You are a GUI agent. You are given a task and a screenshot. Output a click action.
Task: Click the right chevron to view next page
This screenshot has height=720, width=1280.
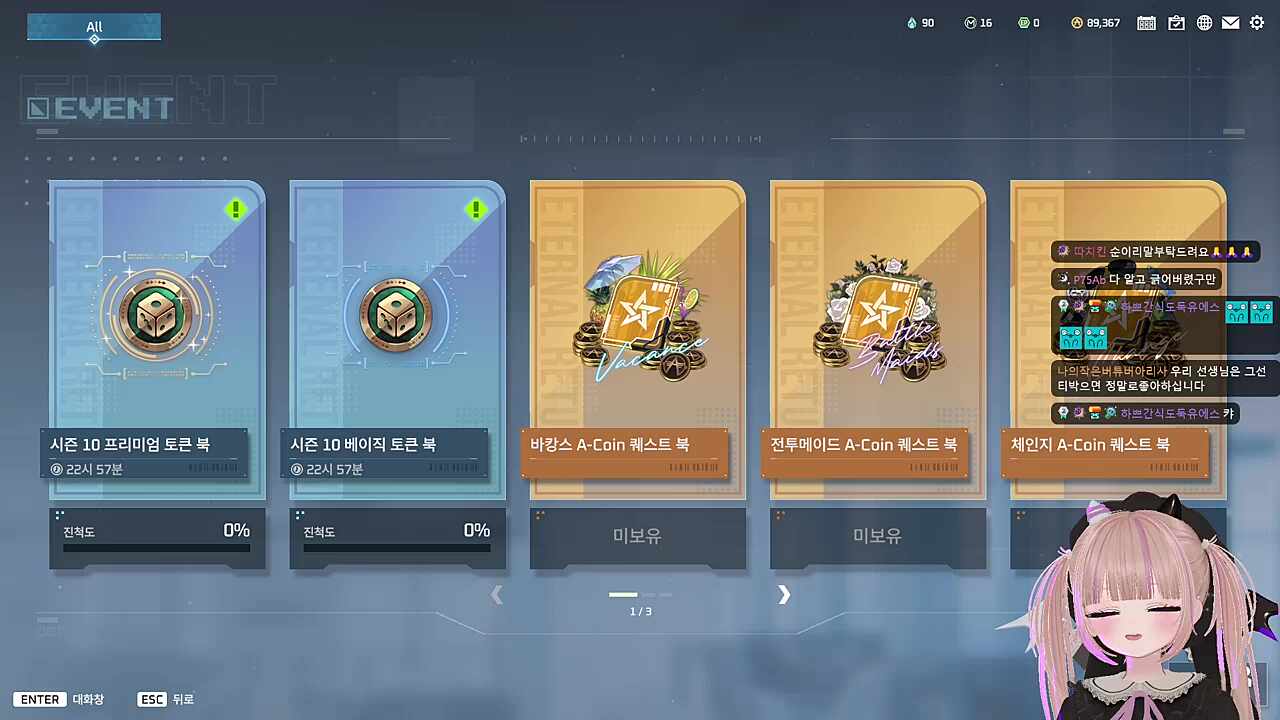(x=784, y=595)
